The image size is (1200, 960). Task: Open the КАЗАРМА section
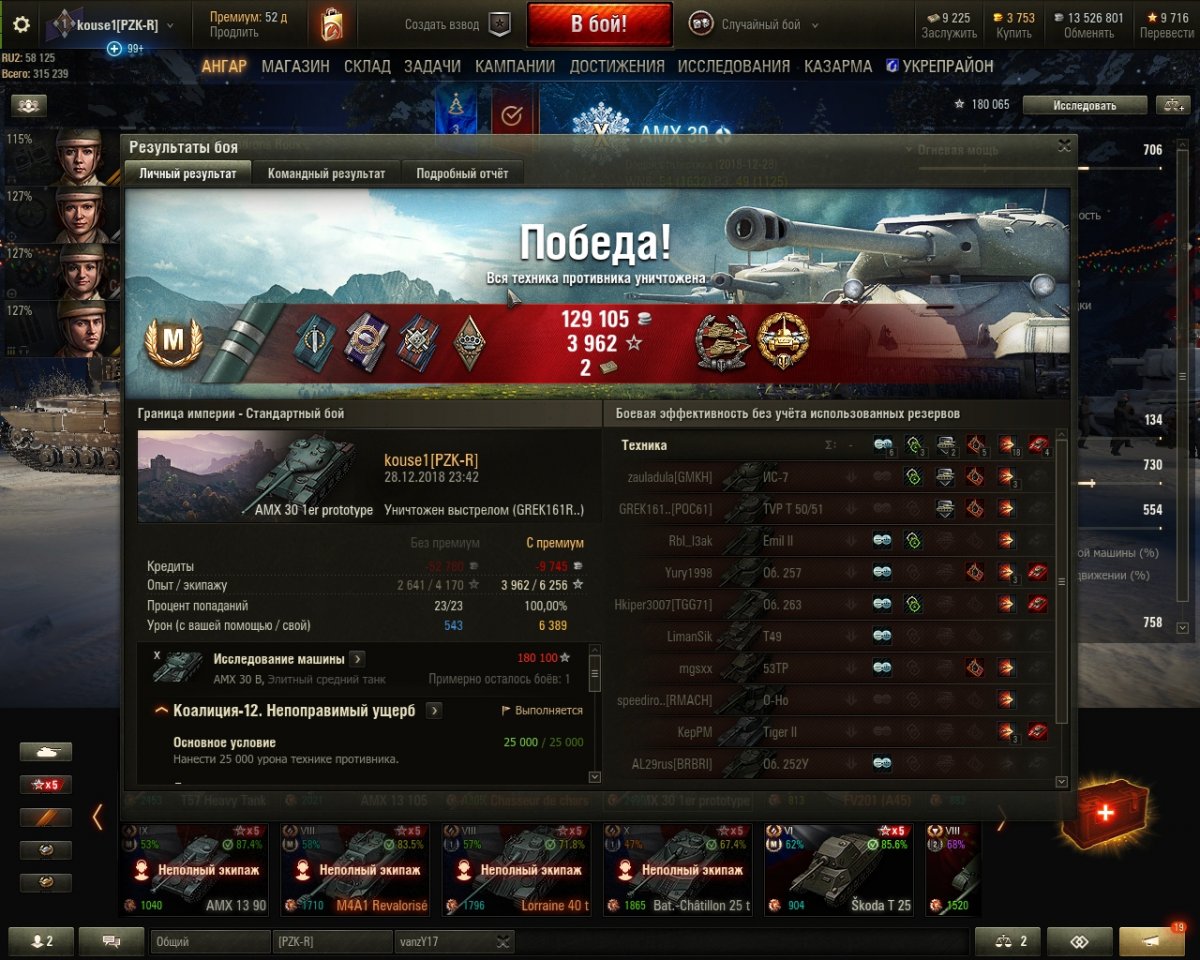click(x=838, y=66)
